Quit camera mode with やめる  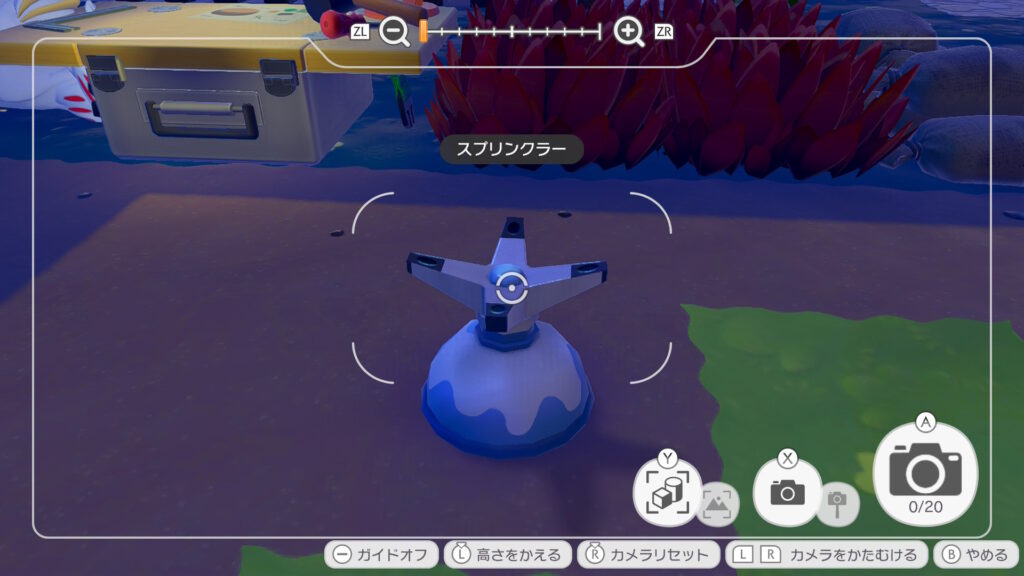(975, 555)
